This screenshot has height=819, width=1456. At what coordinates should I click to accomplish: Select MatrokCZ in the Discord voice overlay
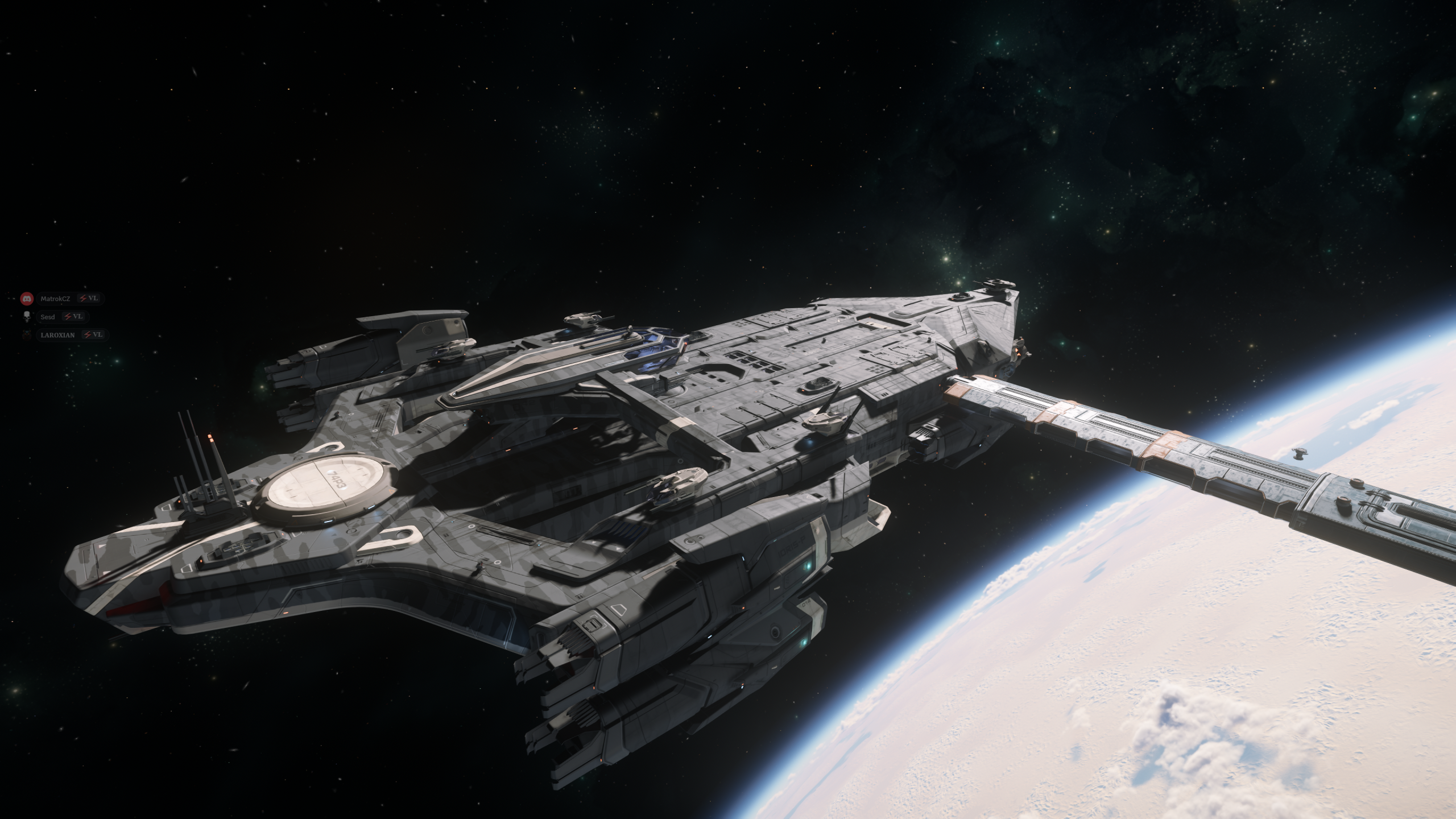55,299
